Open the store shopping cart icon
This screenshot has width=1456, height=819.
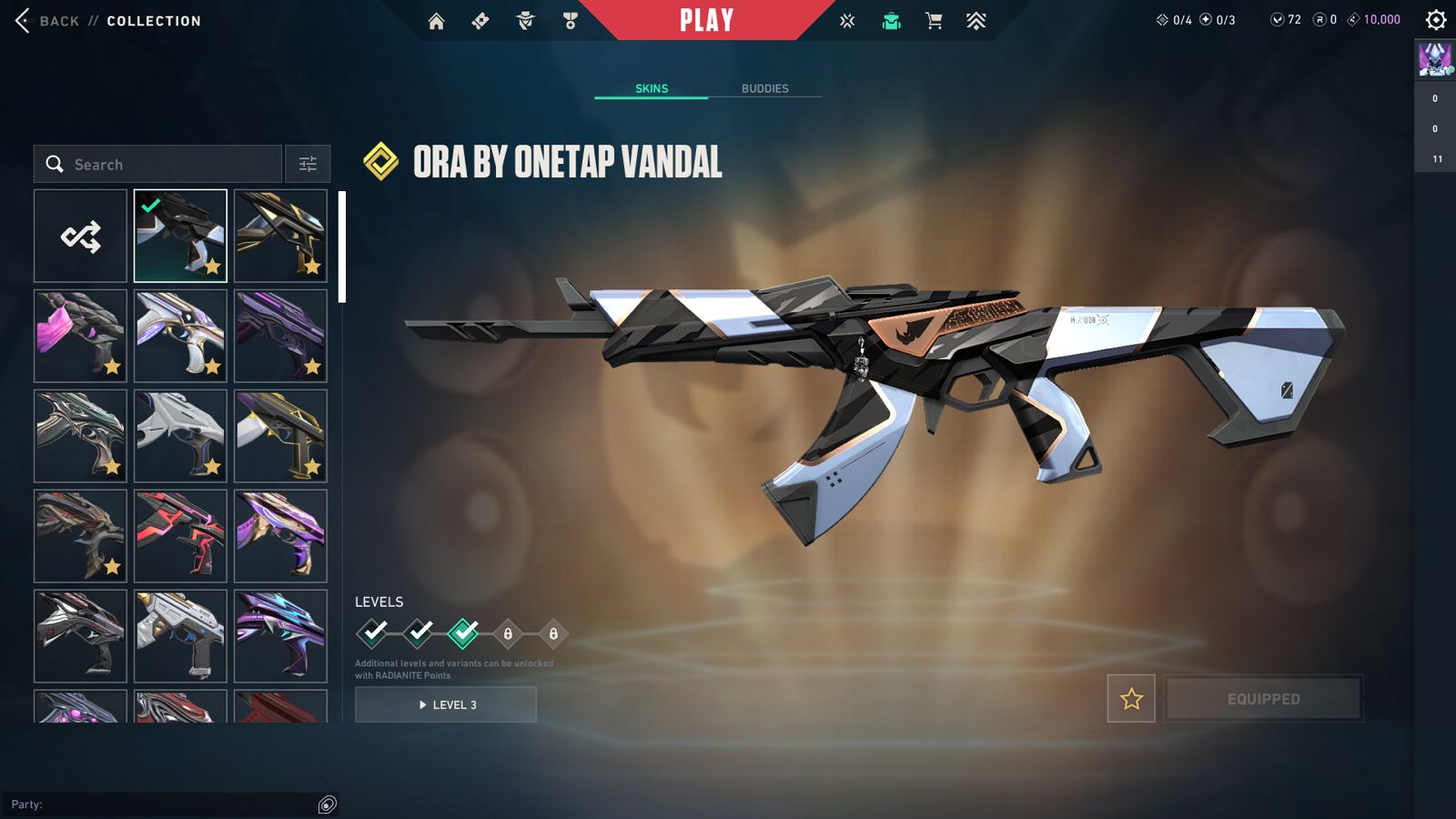click(934, 21)
